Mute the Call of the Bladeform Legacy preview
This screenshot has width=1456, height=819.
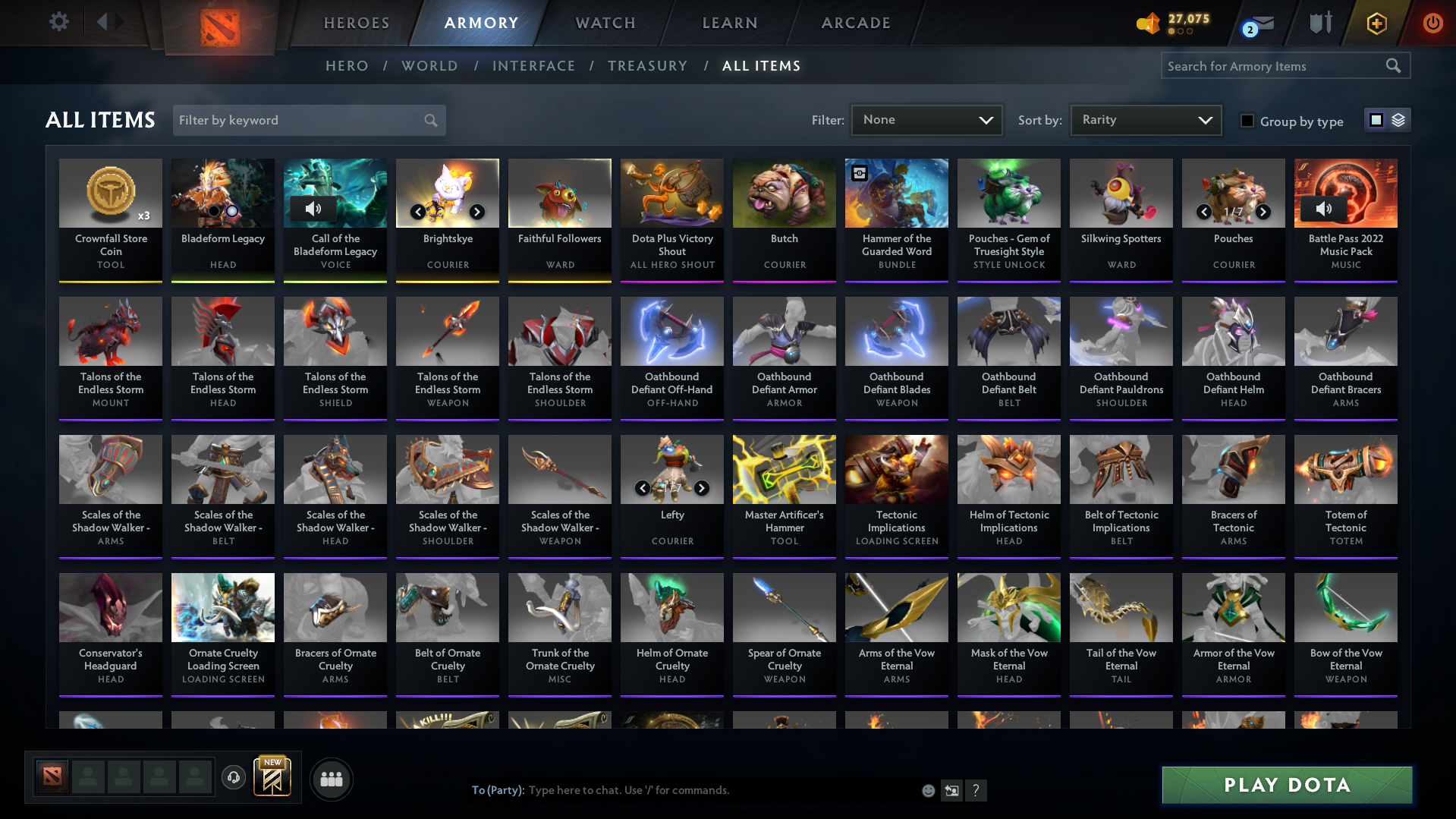[313, 209]
